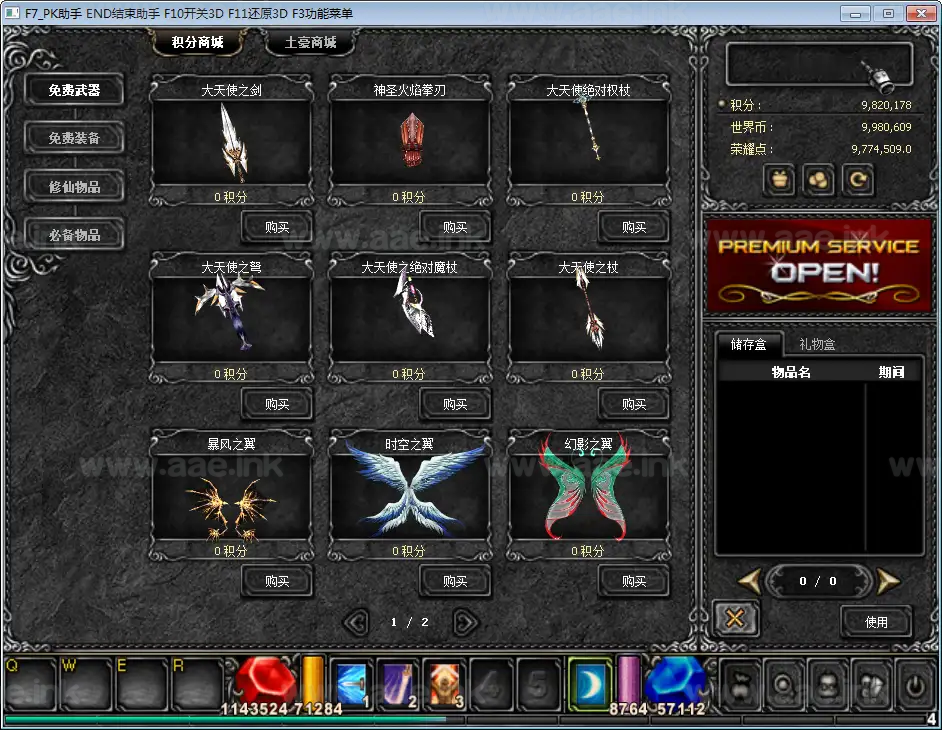Go to the next shop page arrow
The image size is (942, 730).
(x=465, y=622)
